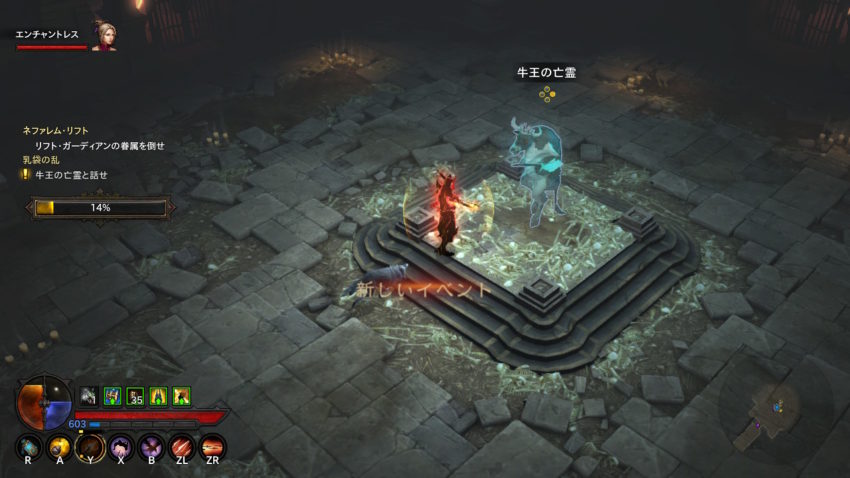Activate the gold-ringed dark skill icon
This screenshot has height=478, width=850.
[x=91, y=446]
